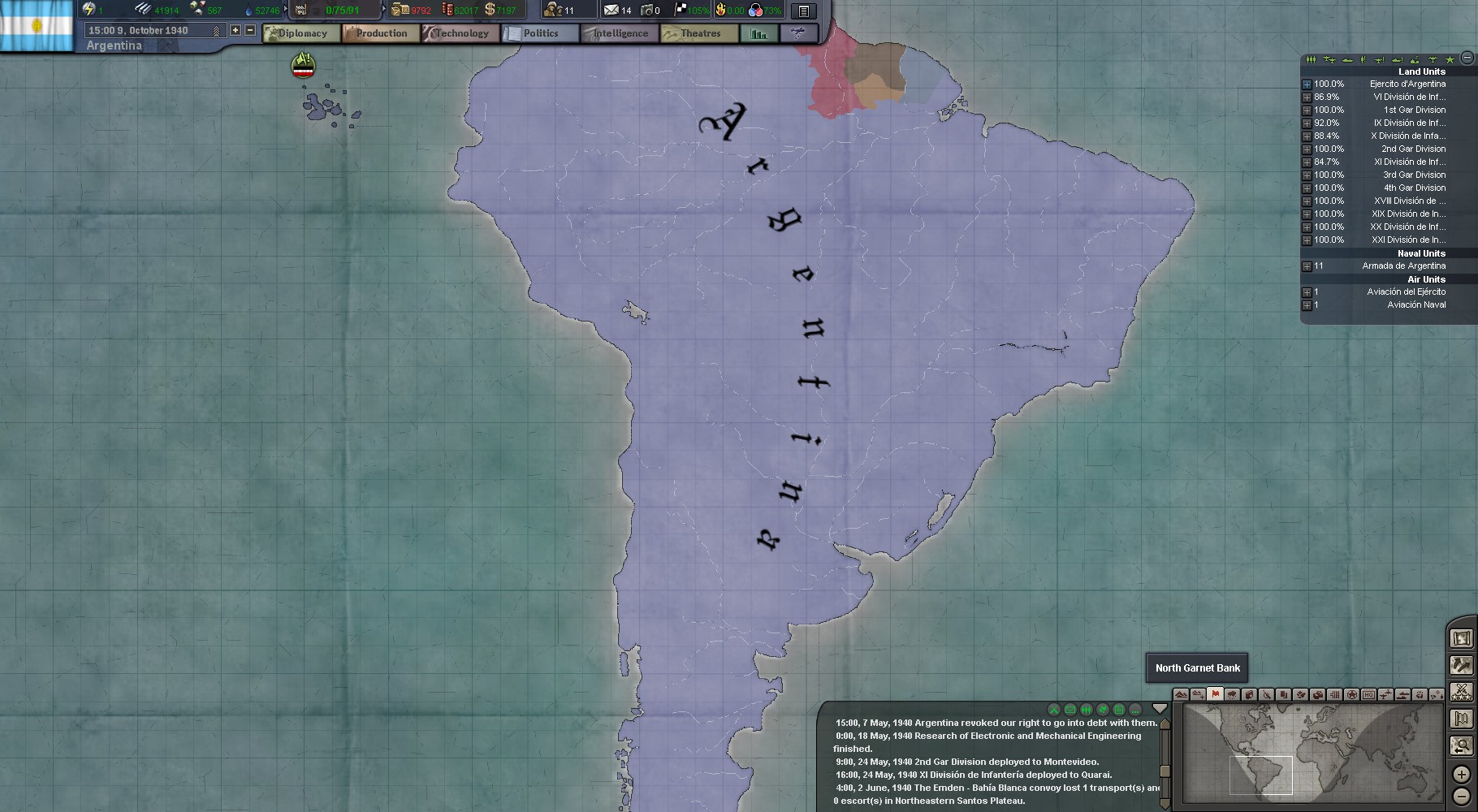This screenshot has width=1478, height=812.
Task: Open the statistics ledger icon on top bar
Action: 803,10
